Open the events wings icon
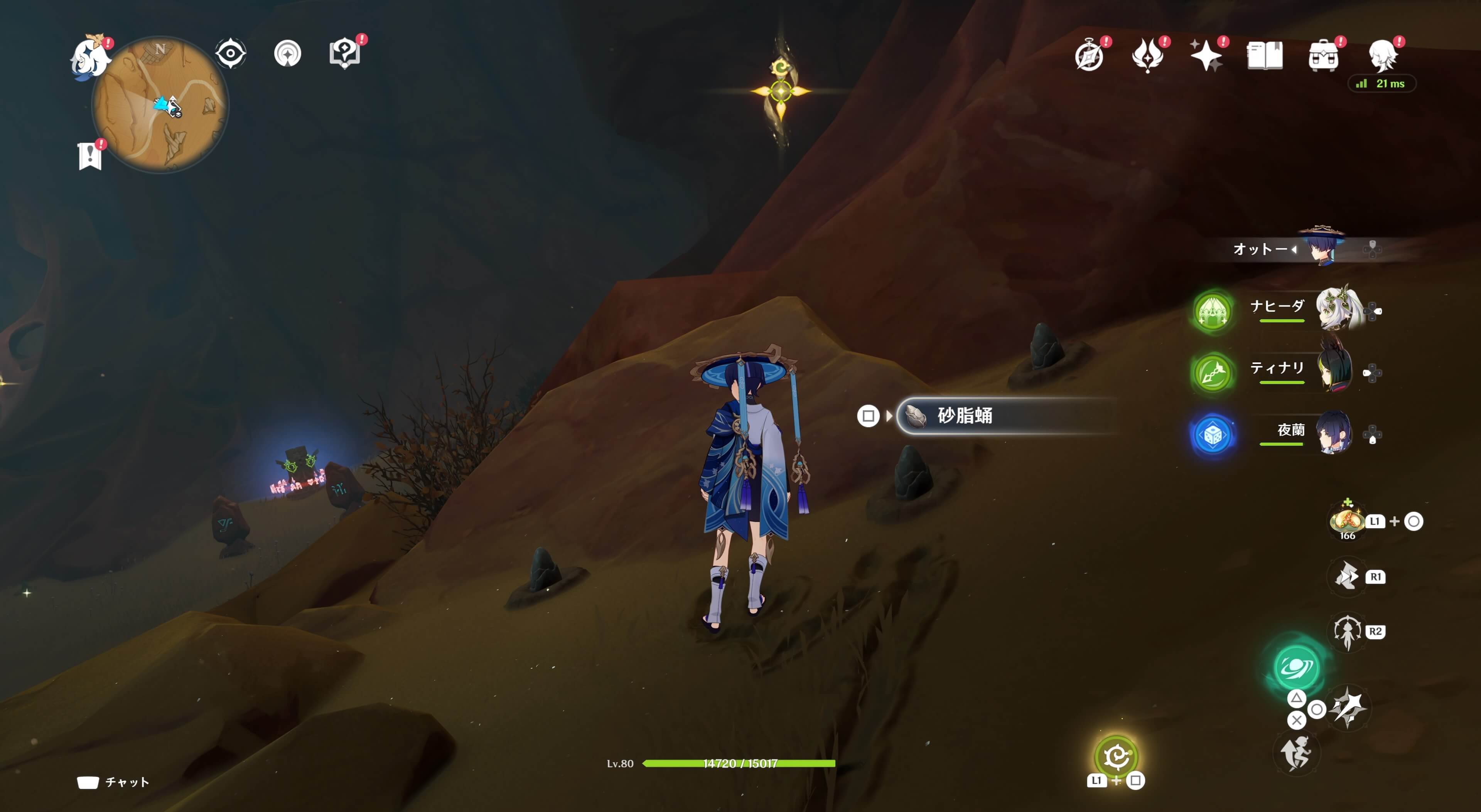1481x812 pixels. (x=1148, y=55)
